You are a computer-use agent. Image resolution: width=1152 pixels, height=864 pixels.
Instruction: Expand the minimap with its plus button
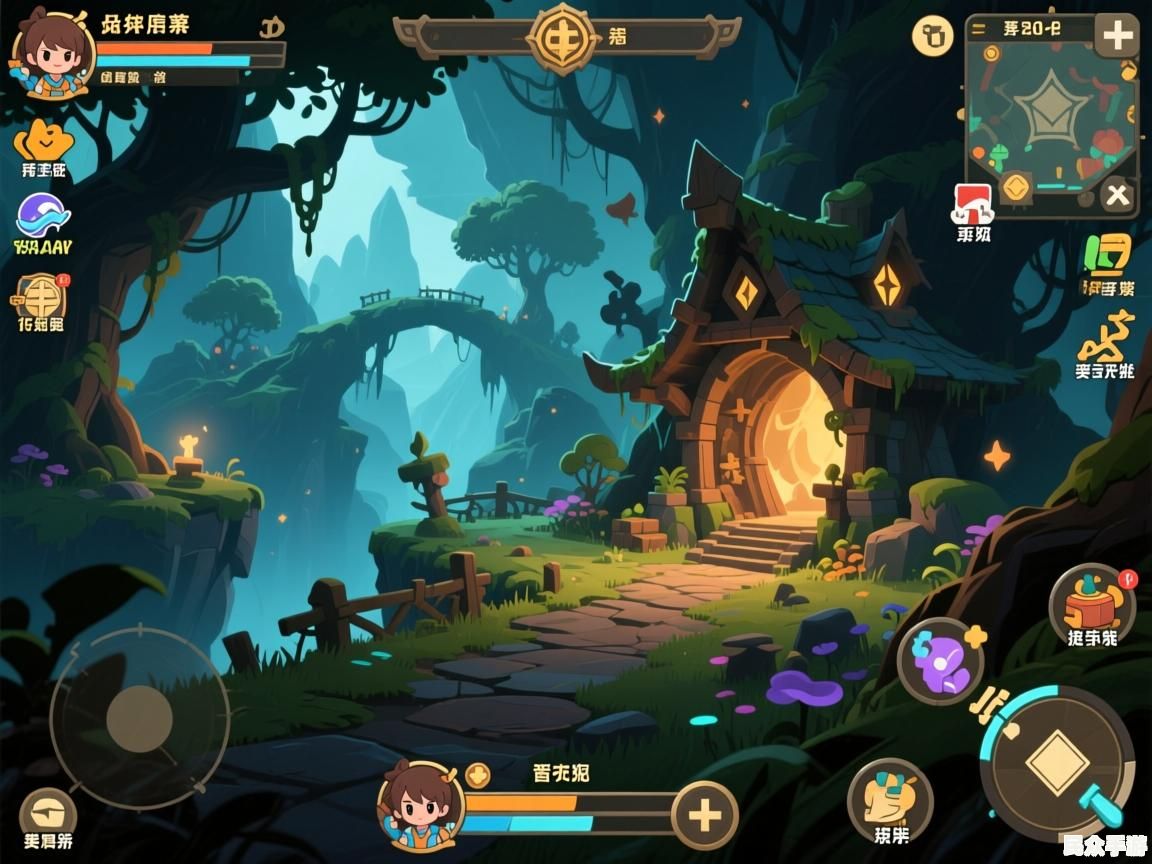[x=1116, y=37]
